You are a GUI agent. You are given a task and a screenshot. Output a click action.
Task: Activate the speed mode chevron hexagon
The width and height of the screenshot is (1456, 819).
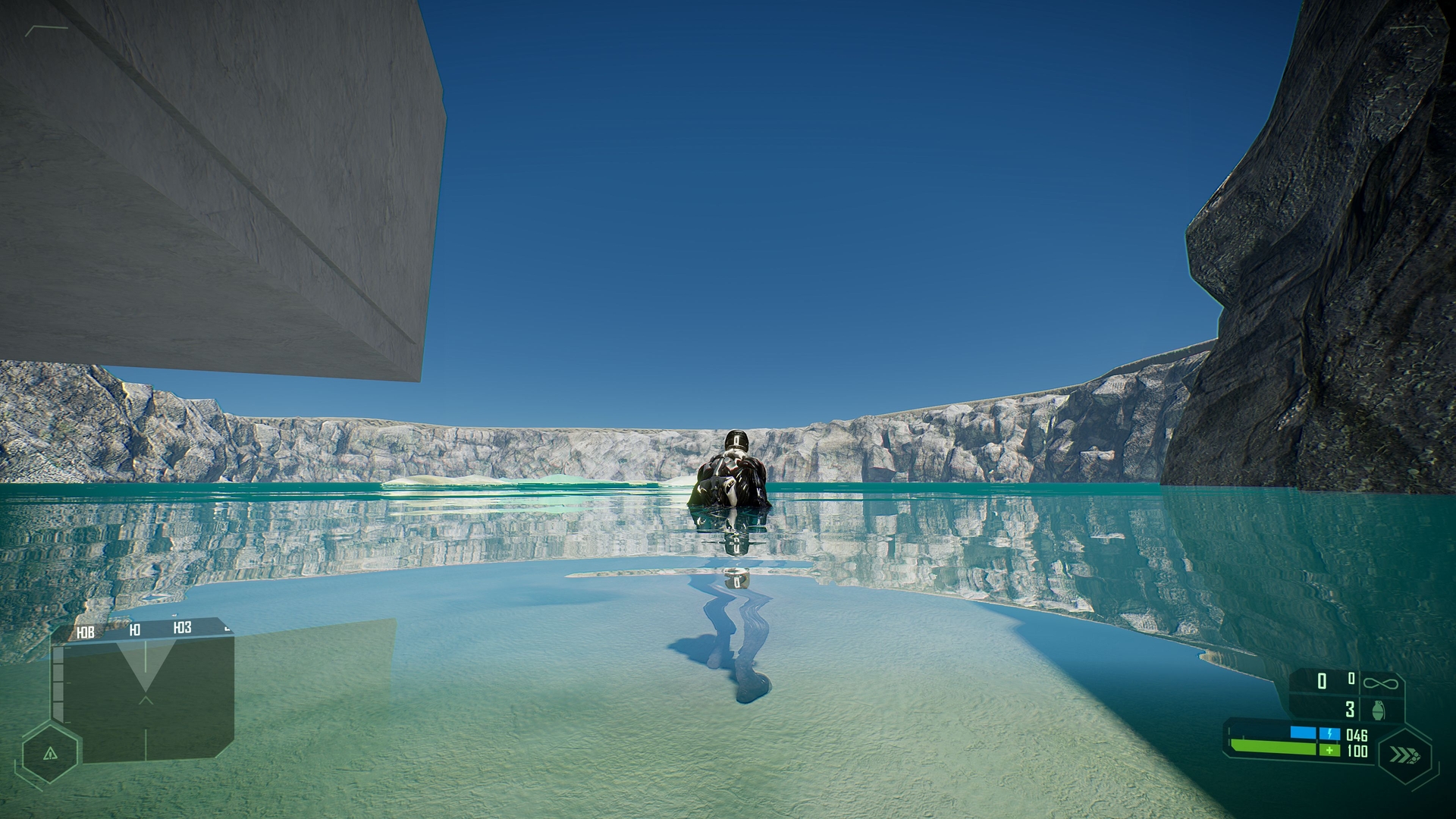1404,755
